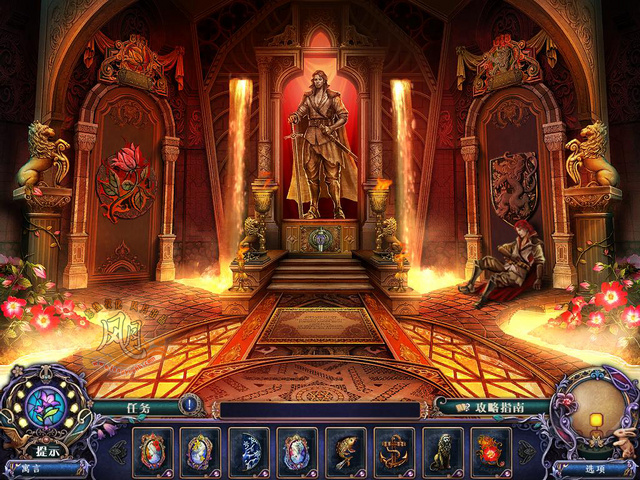Click the blue exclamation task alert icon
This screenshot has height=480, width=640.
click(x=189, y=407)
